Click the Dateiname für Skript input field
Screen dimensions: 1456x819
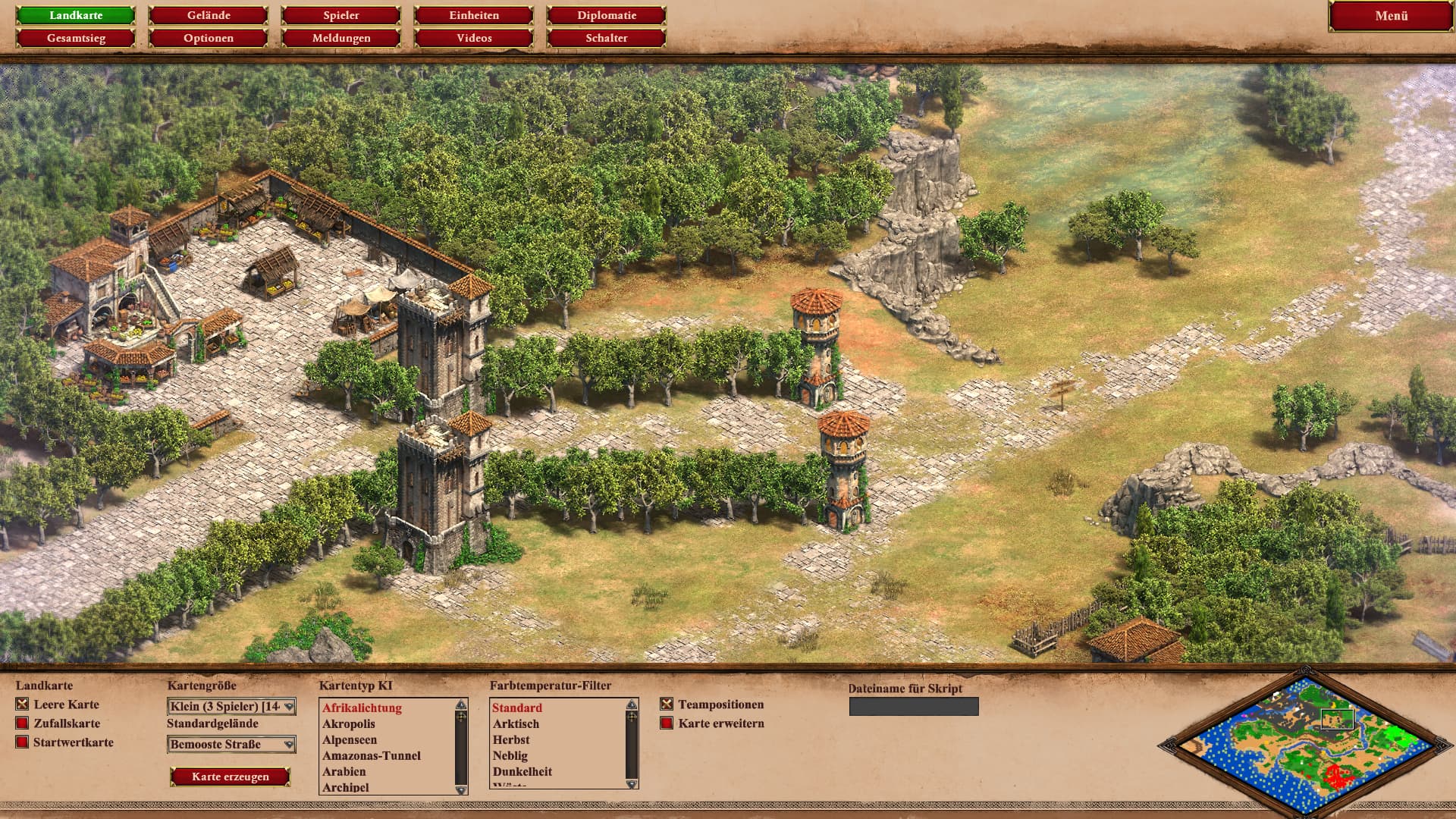click(914, 707)
